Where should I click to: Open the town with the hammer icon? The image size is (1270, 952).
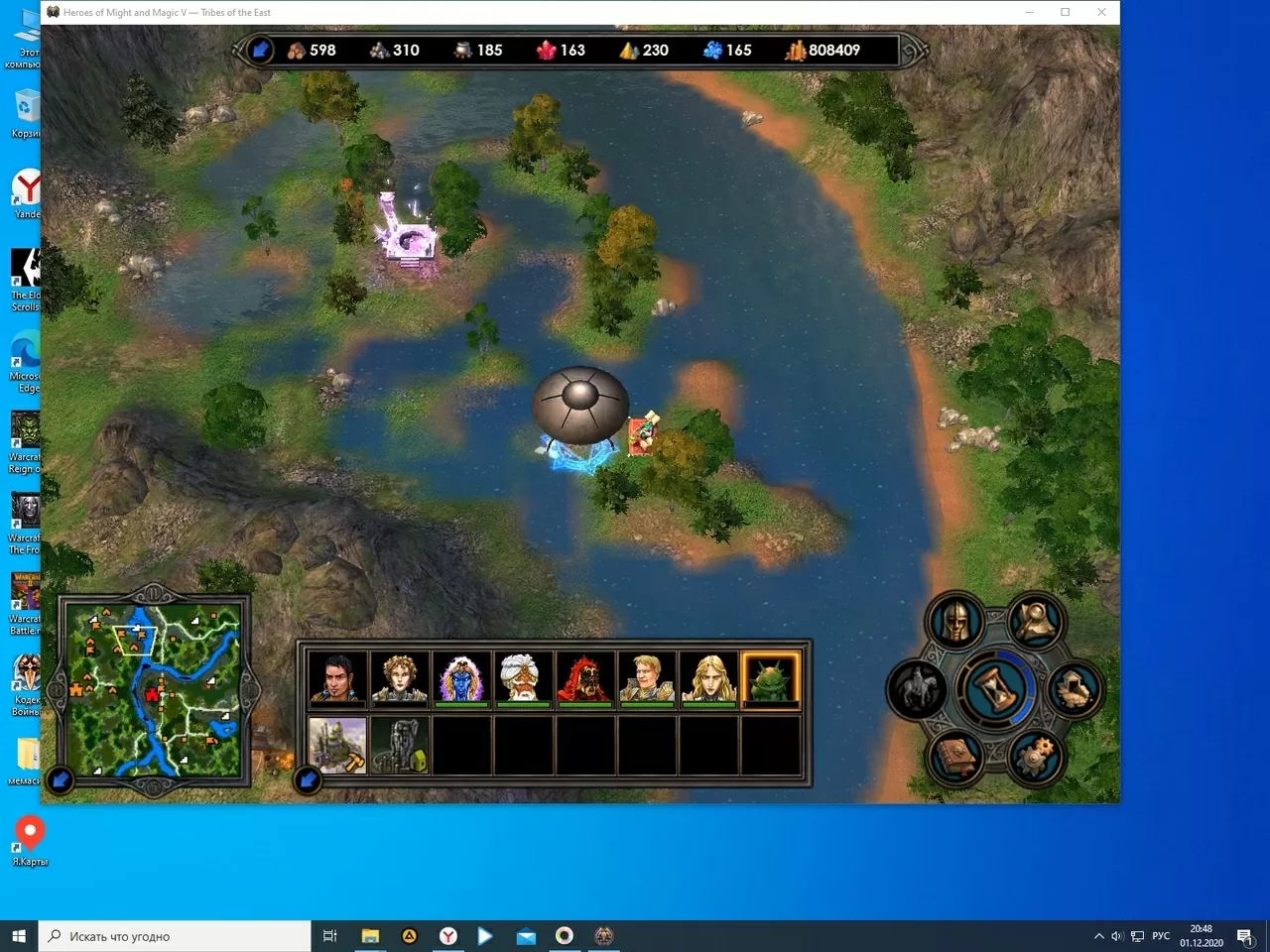click(x=337, y=745)
